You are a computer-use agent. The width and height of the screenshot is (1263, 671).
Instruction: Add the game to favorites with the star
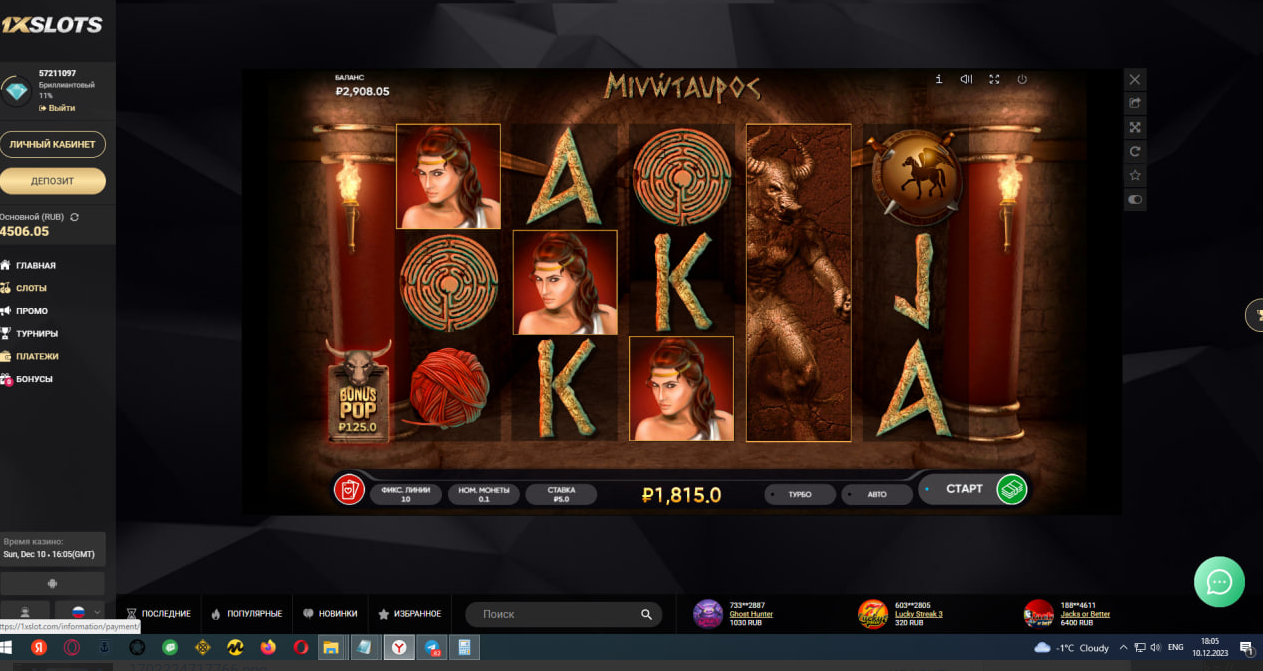click(1134, 175)
